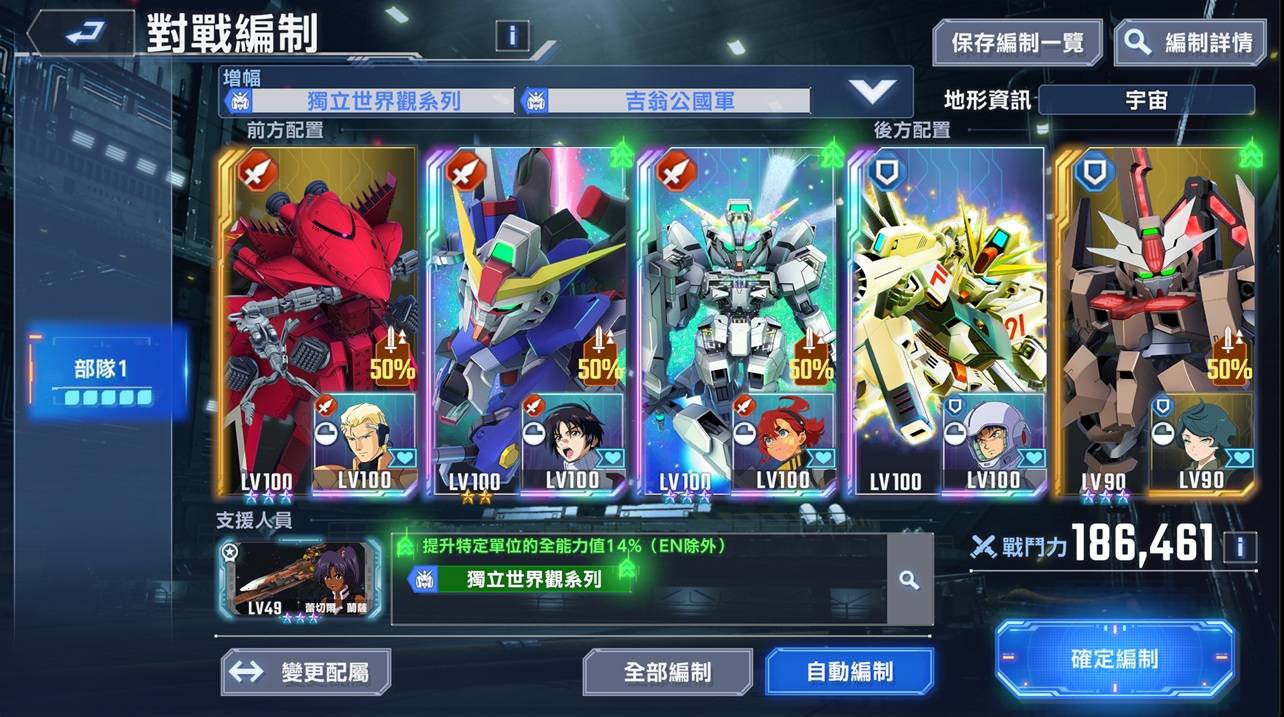
Task: Select the blonde pilot portrait
Action: point(364,438)
